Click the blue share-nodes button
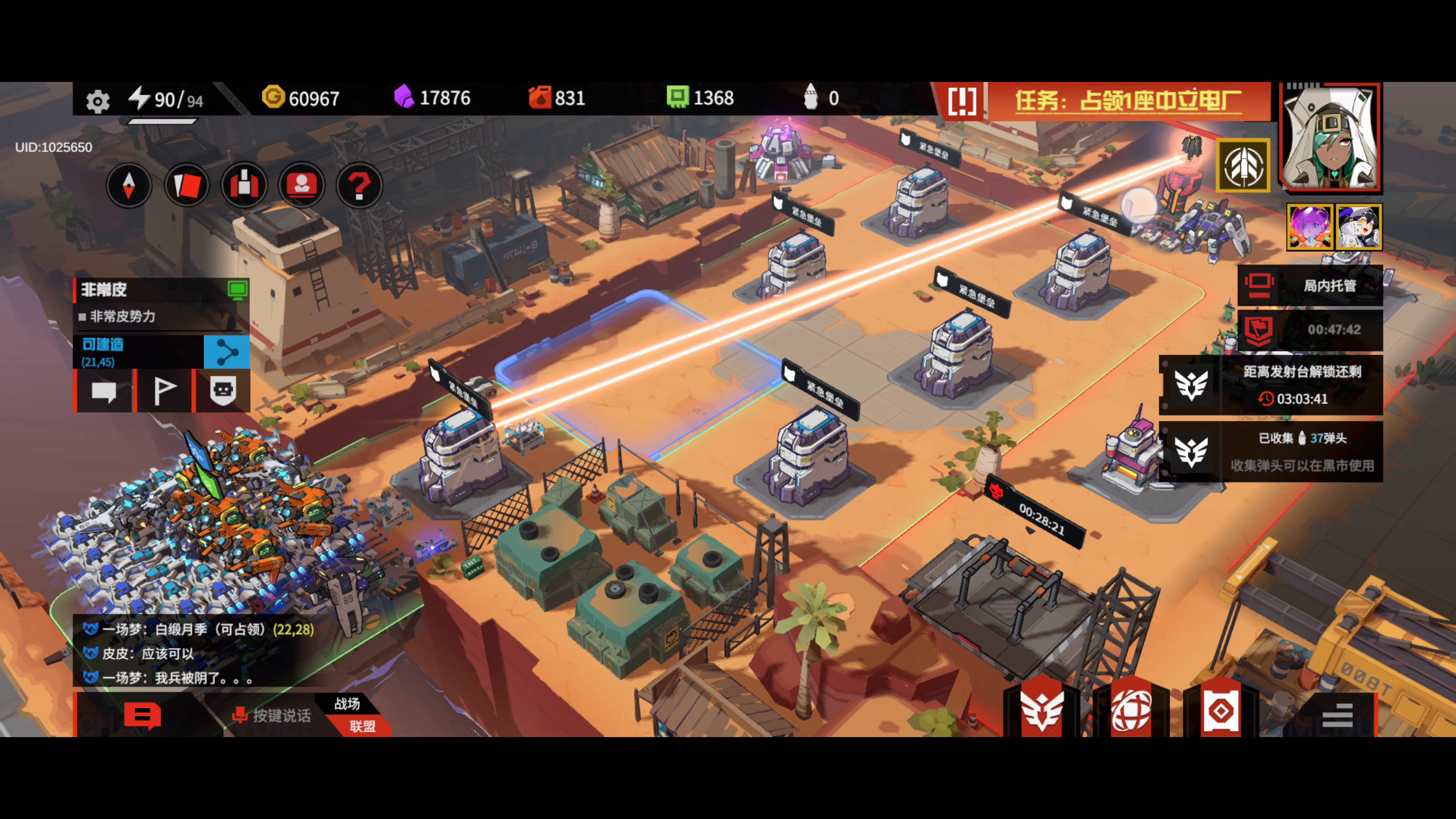 pos(227,352)
